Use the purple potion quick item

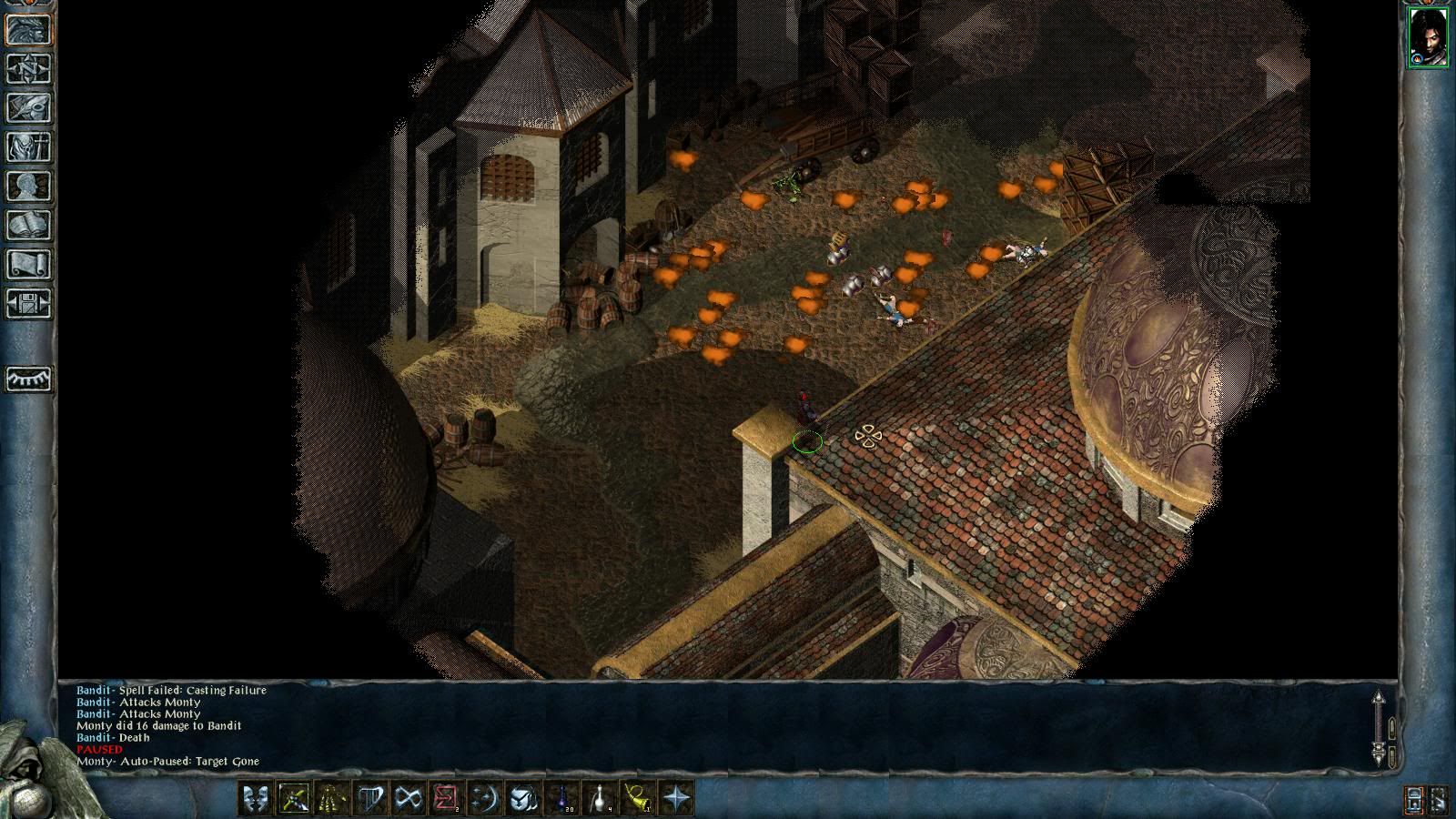(x=562, y=799)
